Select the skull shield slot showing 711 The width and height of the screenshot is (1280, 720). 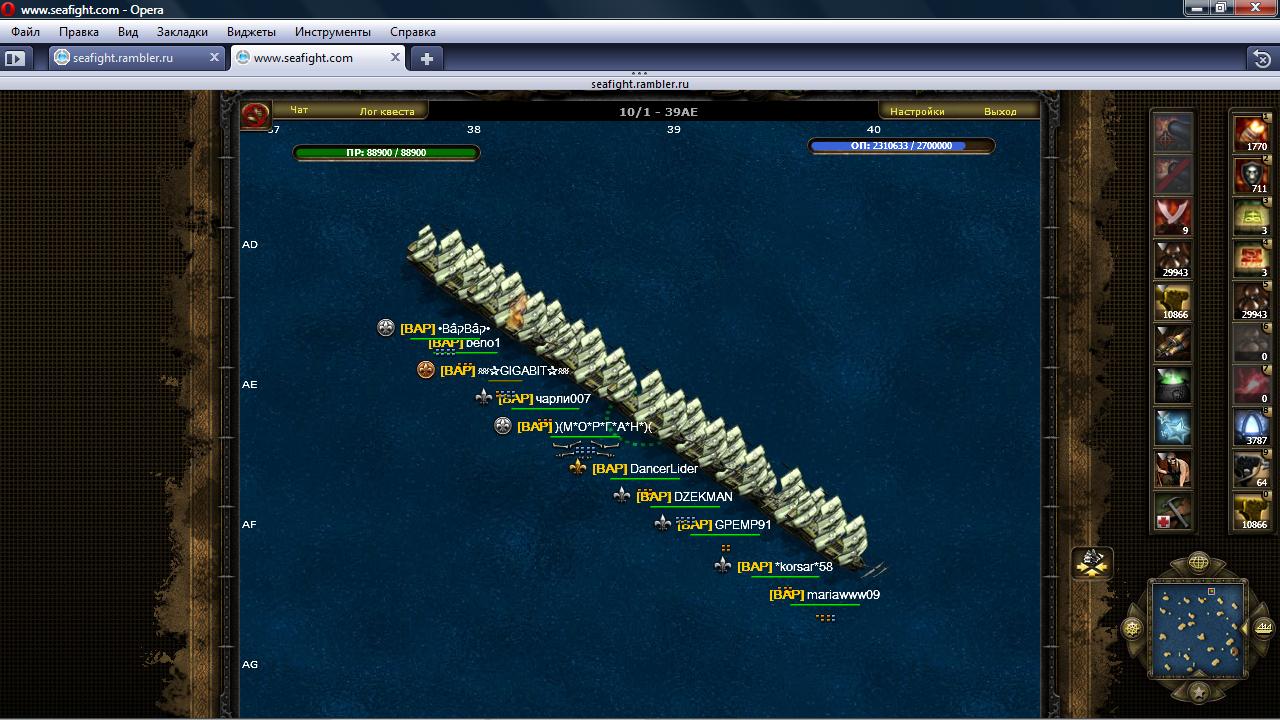coord(1251,174)
